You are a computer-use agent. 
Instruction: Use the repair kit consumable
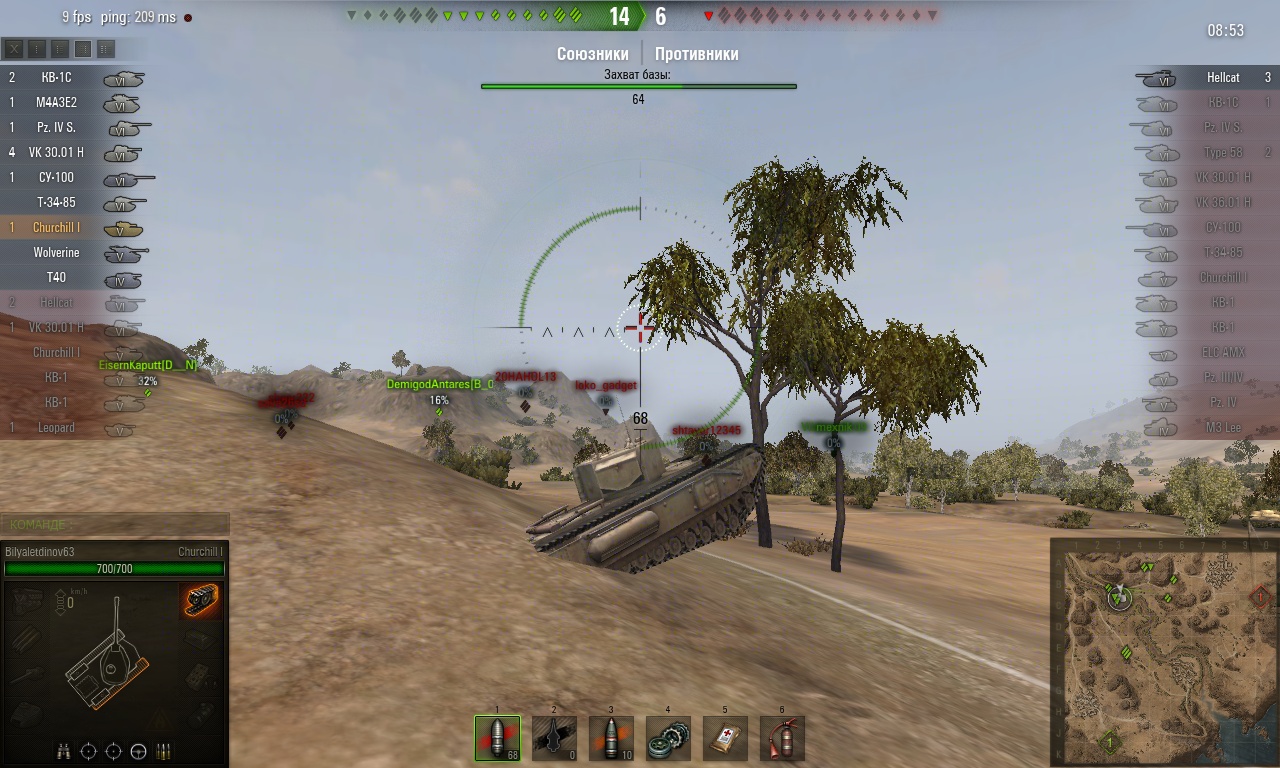(x=668, y=738)
